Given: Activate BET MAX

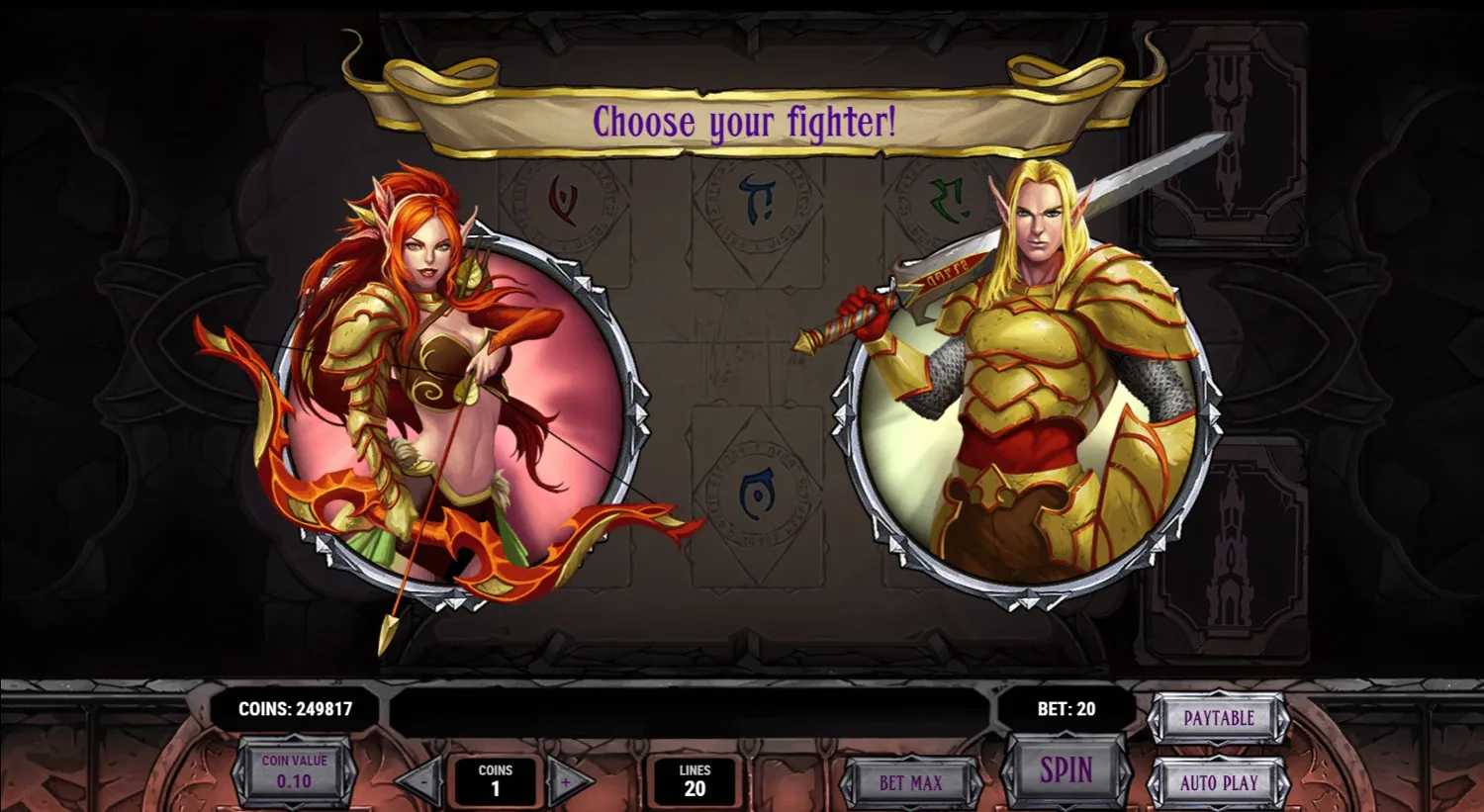Looking at the screenshot, I should (x=910, y=782).
